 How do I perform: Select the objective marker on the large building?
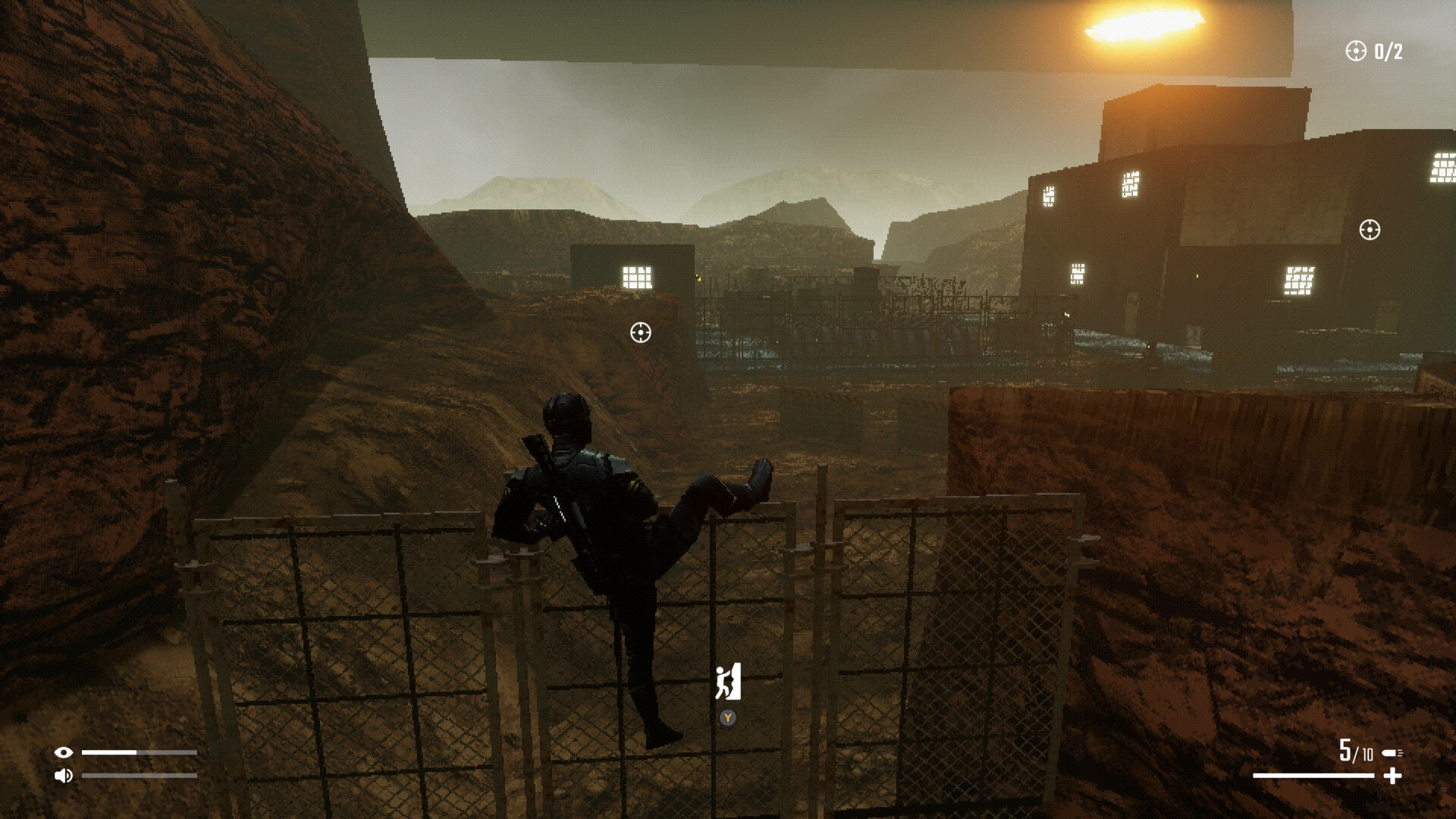tap(1370, 230)
